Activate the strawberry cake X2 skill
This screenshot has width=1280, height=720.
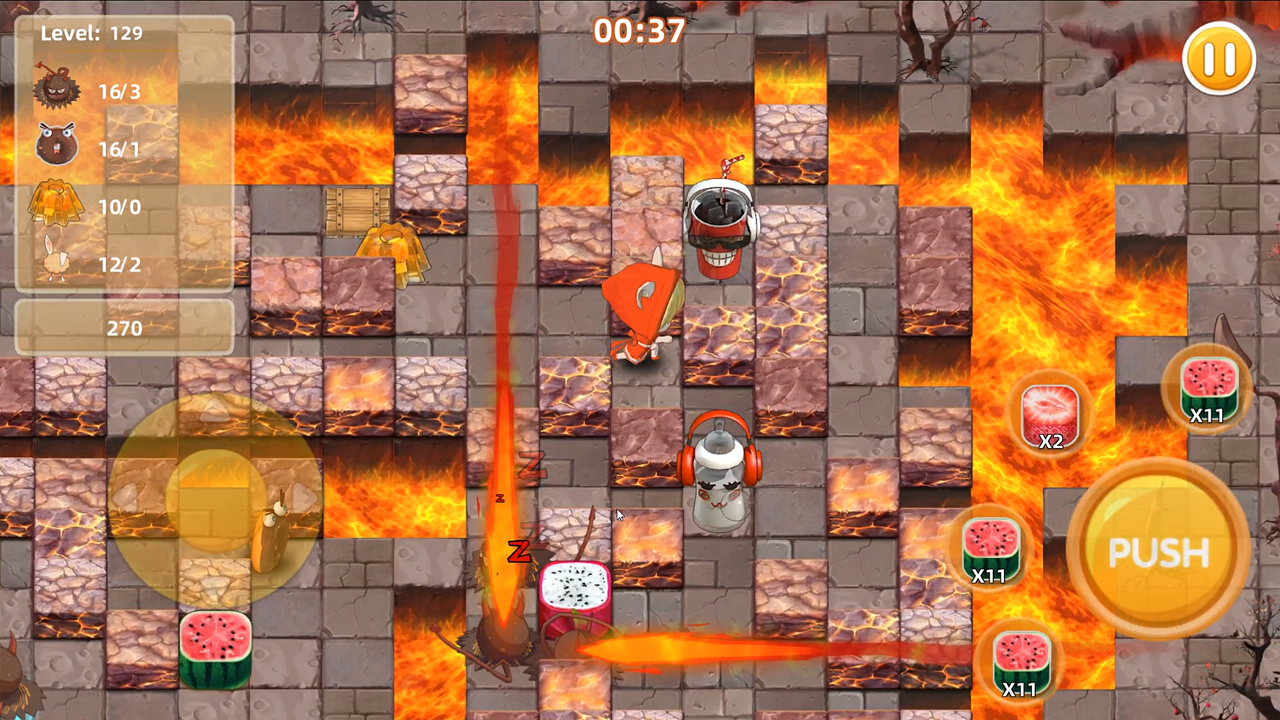pyautogui.click(x=1048, y=415)
